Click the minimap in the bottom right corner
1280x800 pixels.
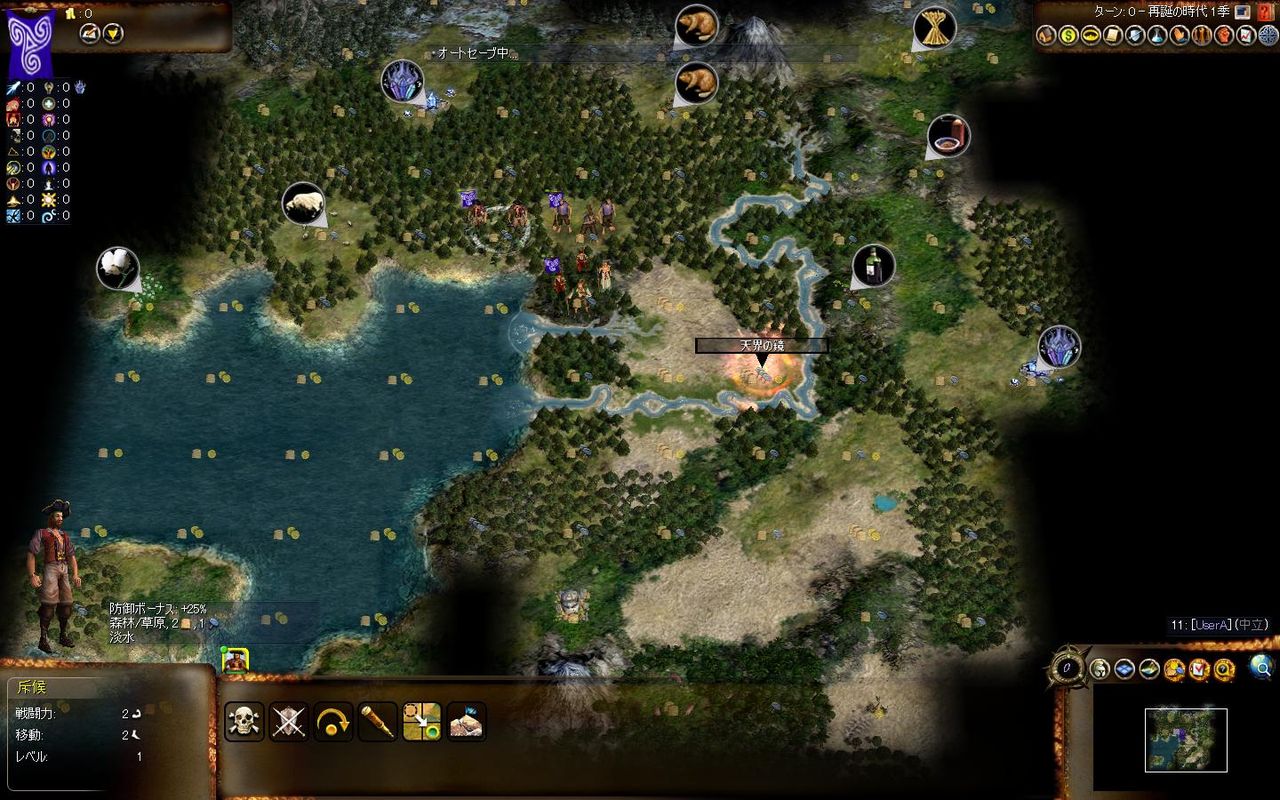(x=1185, y=740)
